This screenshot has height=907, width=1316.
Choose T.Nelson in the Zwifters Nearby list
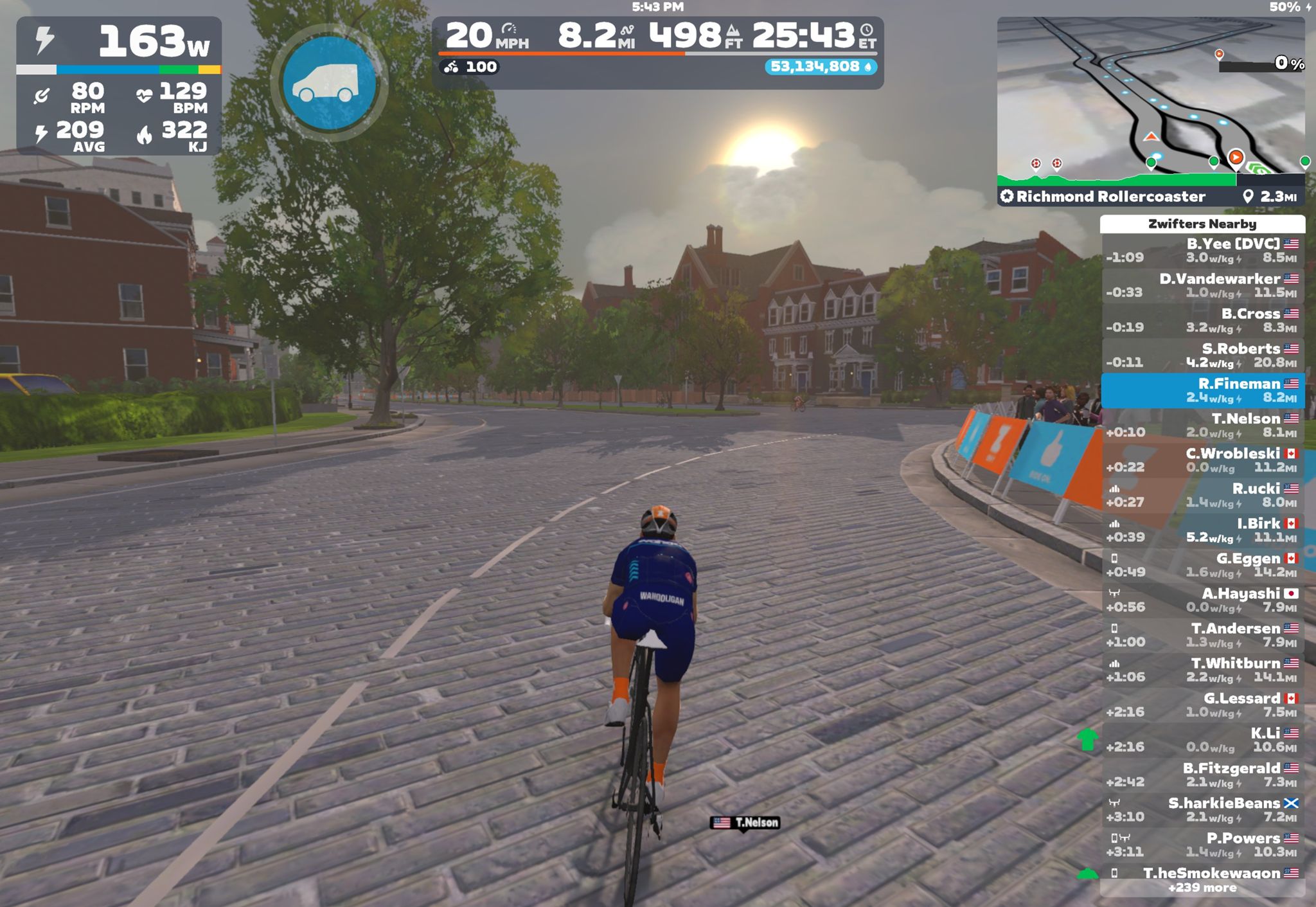(x=1203, y=425)
